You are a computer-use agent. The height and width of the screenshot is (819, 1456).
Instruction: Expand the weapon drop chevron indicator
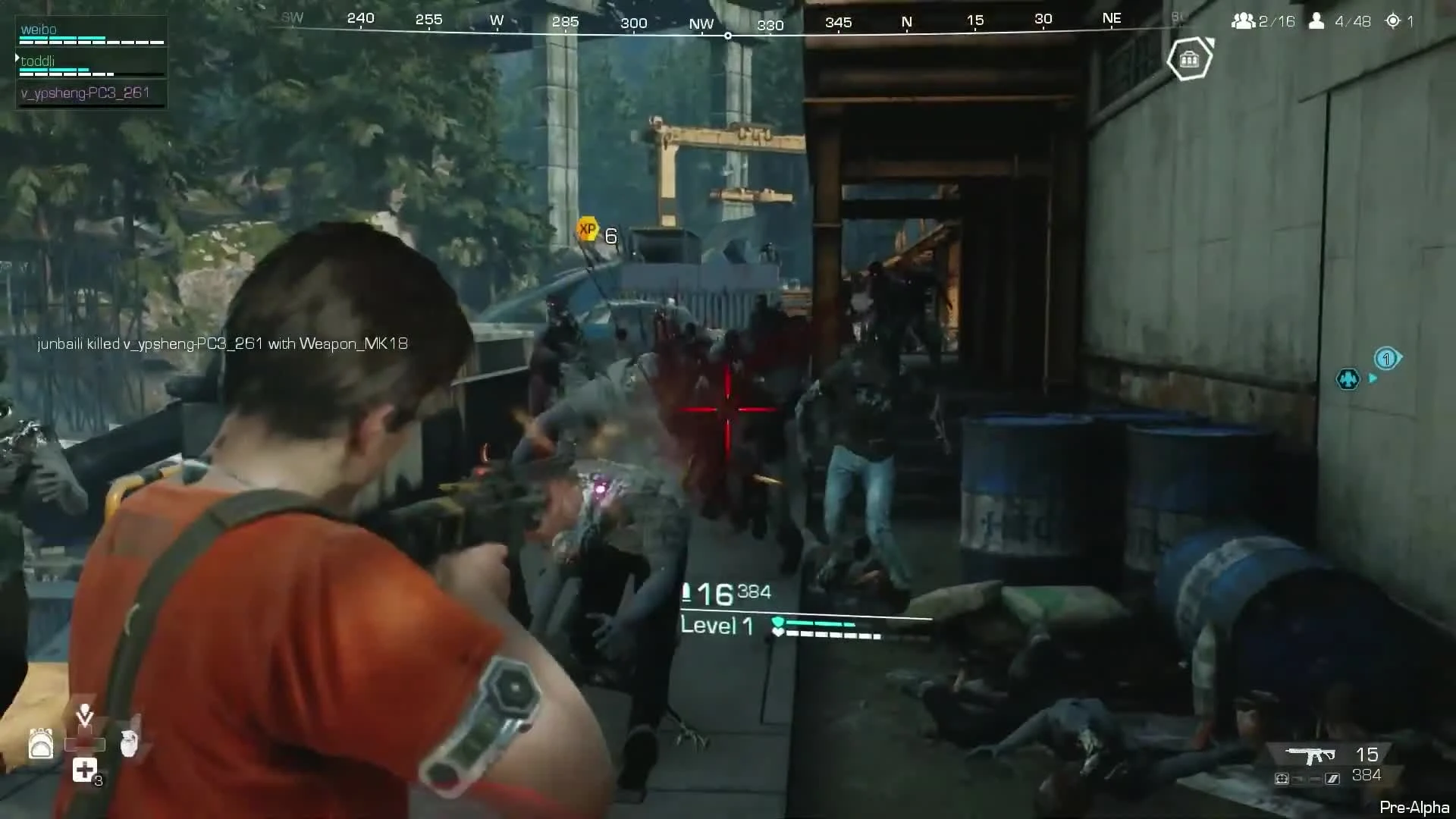click(84, 715)
